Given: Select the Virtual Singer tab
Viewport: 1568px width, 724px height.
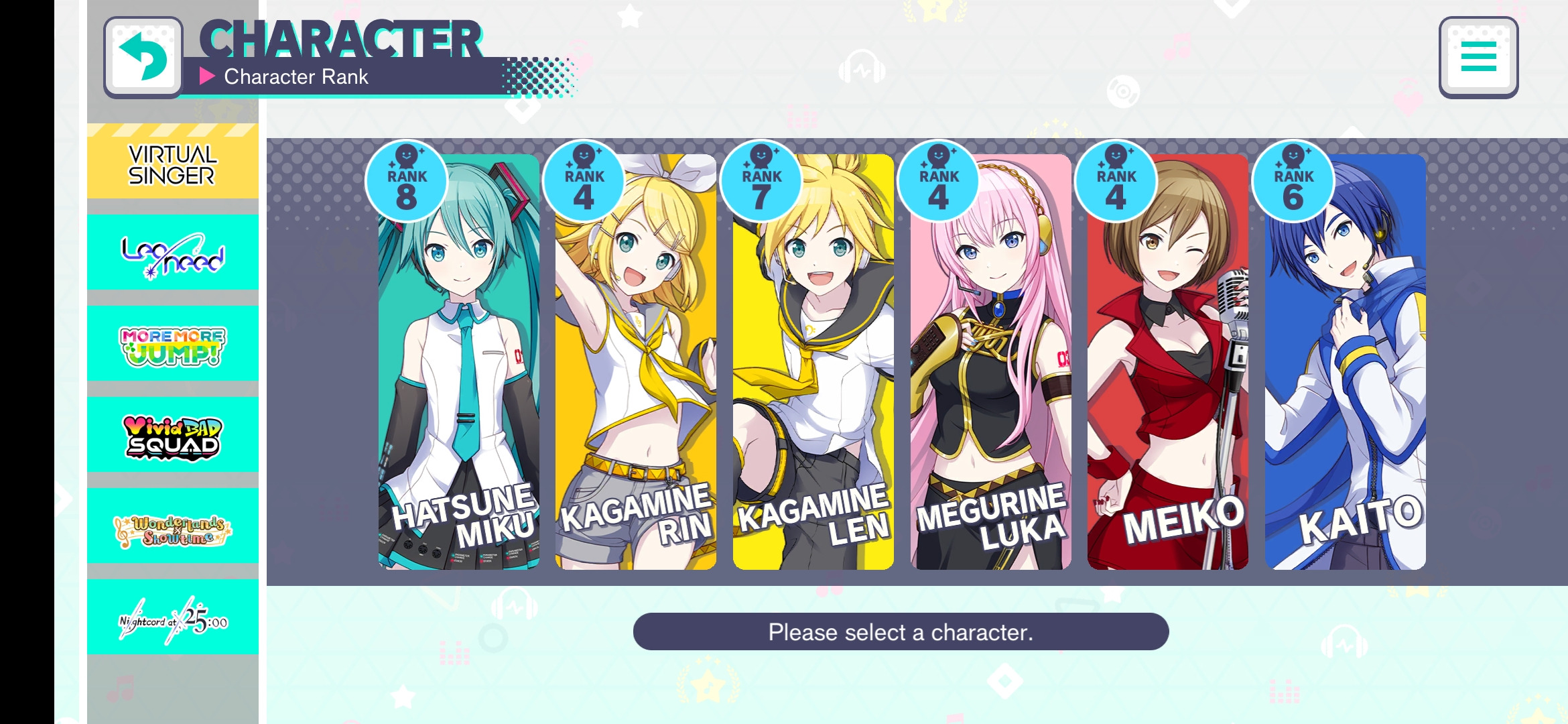Looking at the screenshot, I should coord(173,165).
